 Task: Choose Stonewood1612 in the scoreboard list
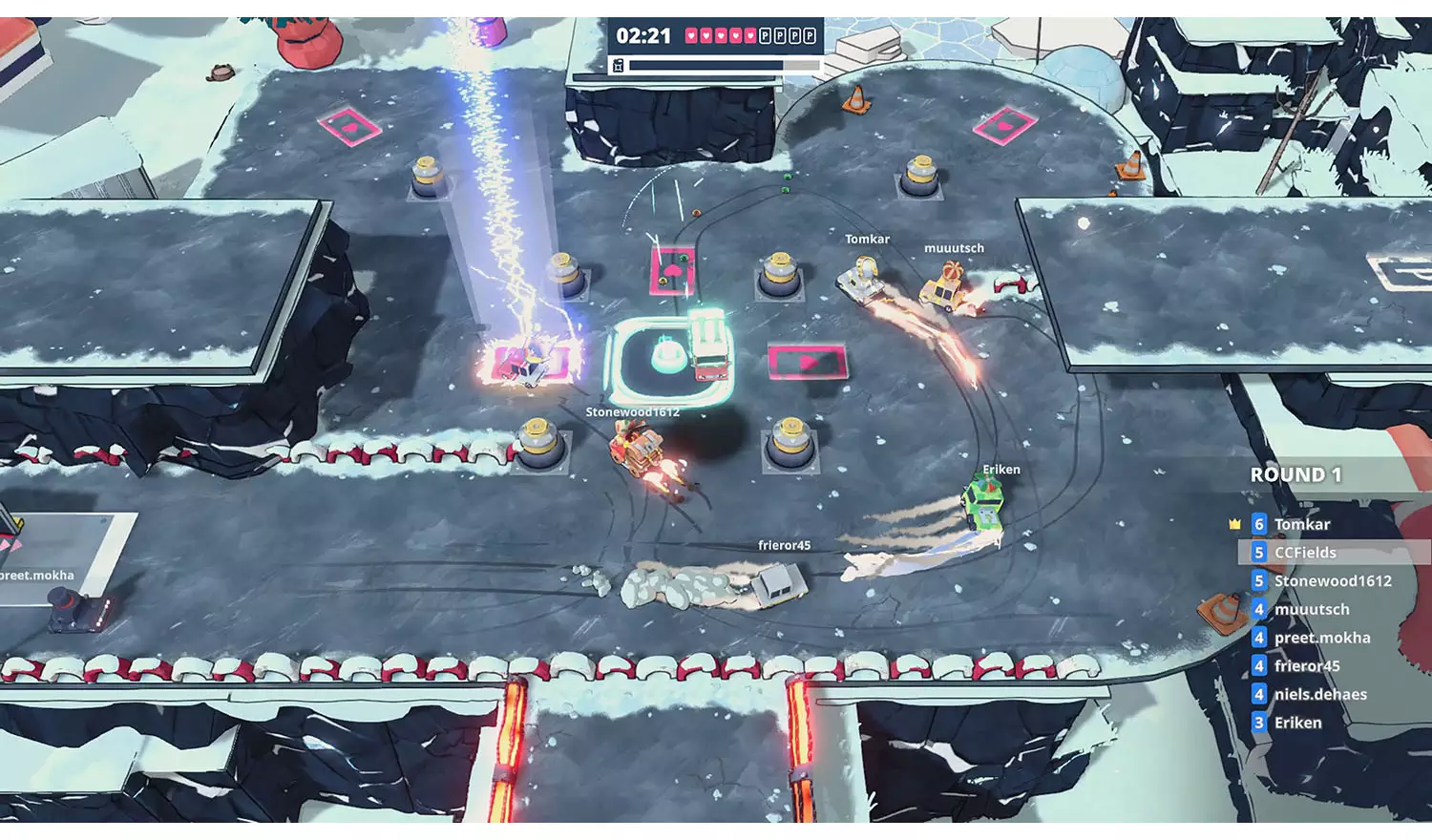[x=1332, y=580]
